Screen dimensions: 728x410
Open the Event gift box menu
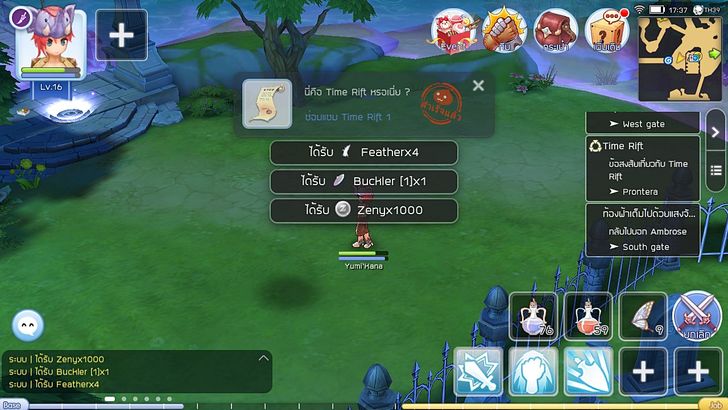pos(455,29)
